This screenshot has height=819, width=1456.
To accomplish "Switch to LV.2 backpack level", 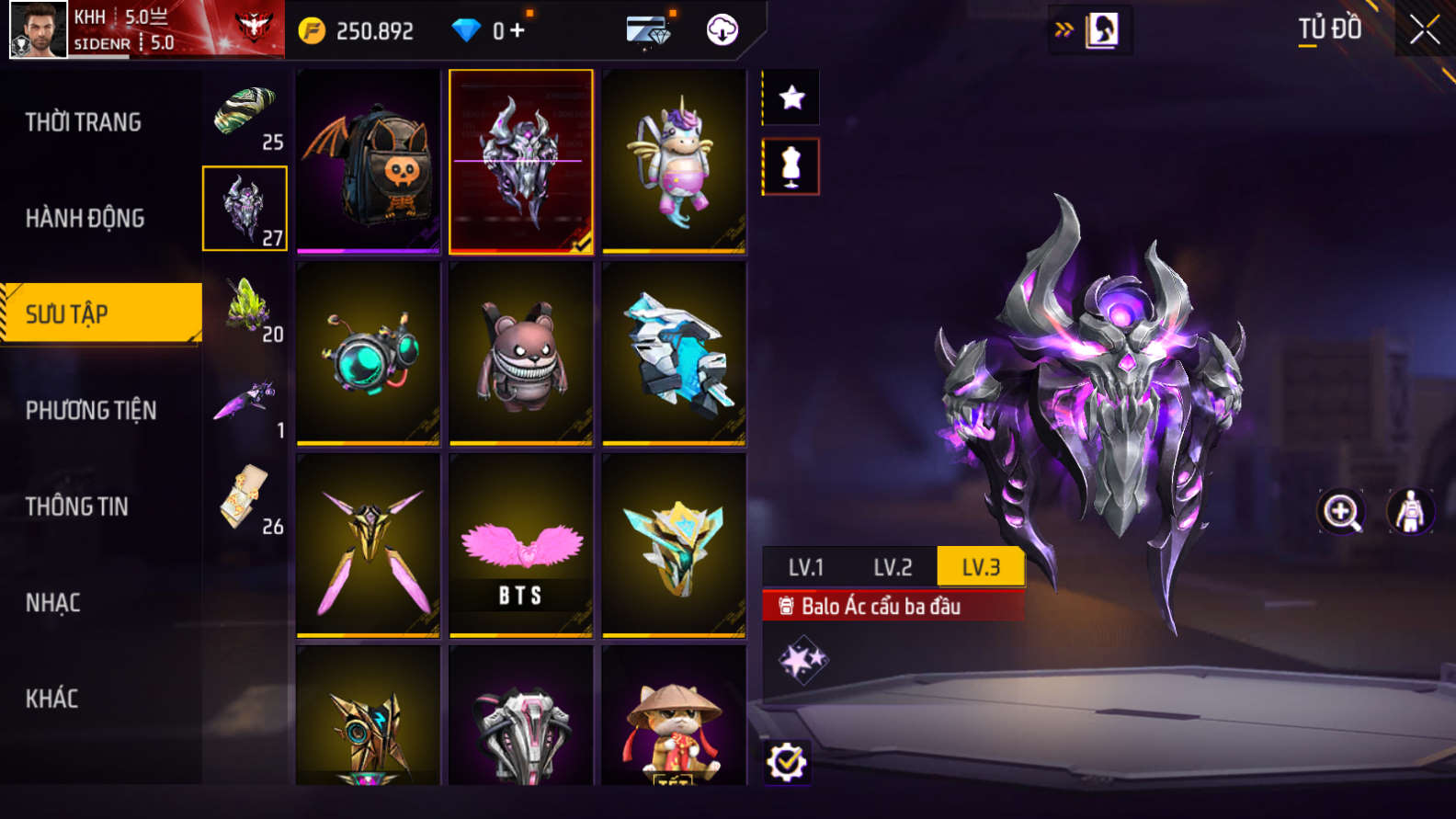I will tap(893, 567).
